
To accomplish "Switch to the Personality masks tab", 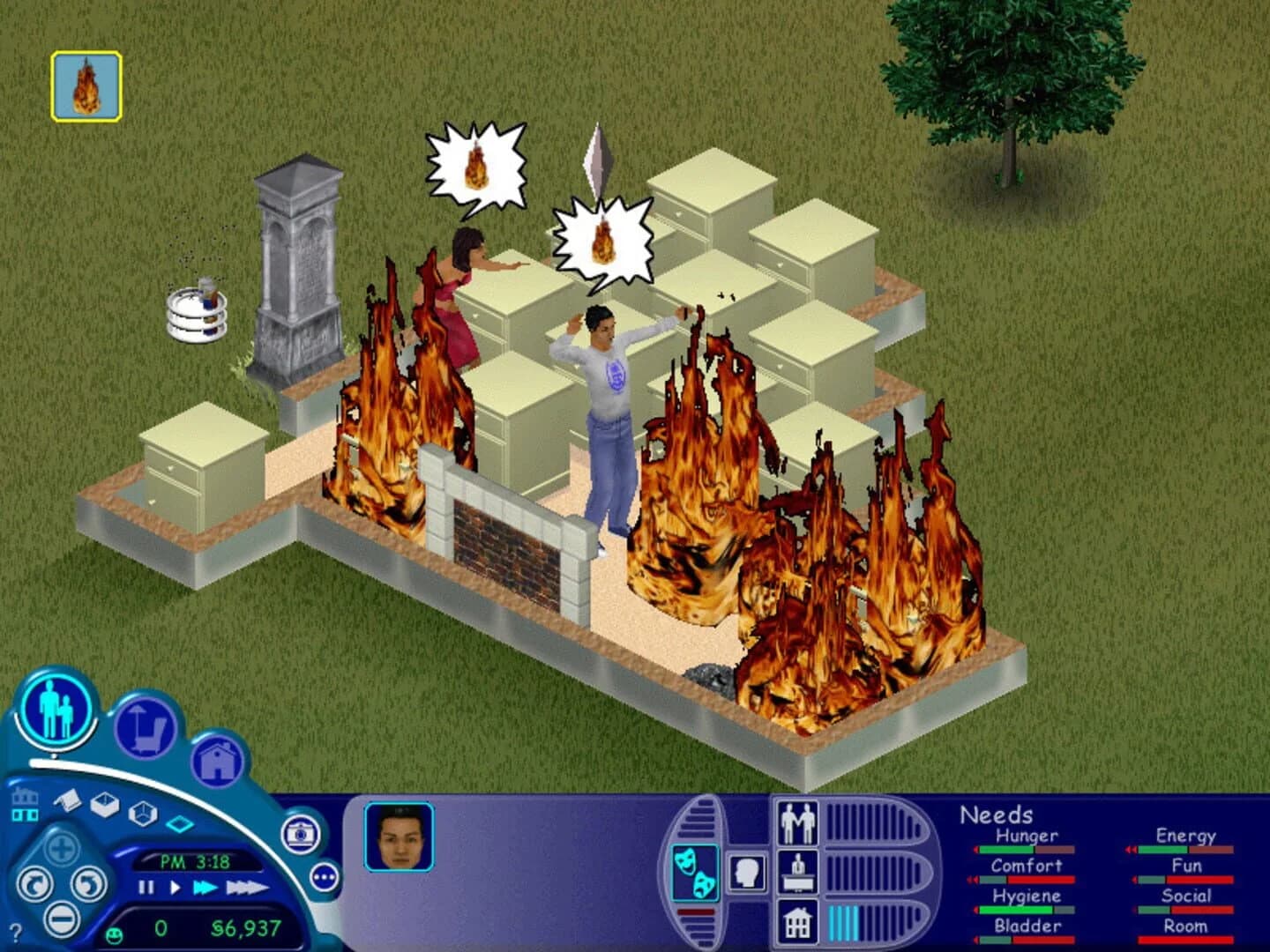I will [x=696, y=873].
